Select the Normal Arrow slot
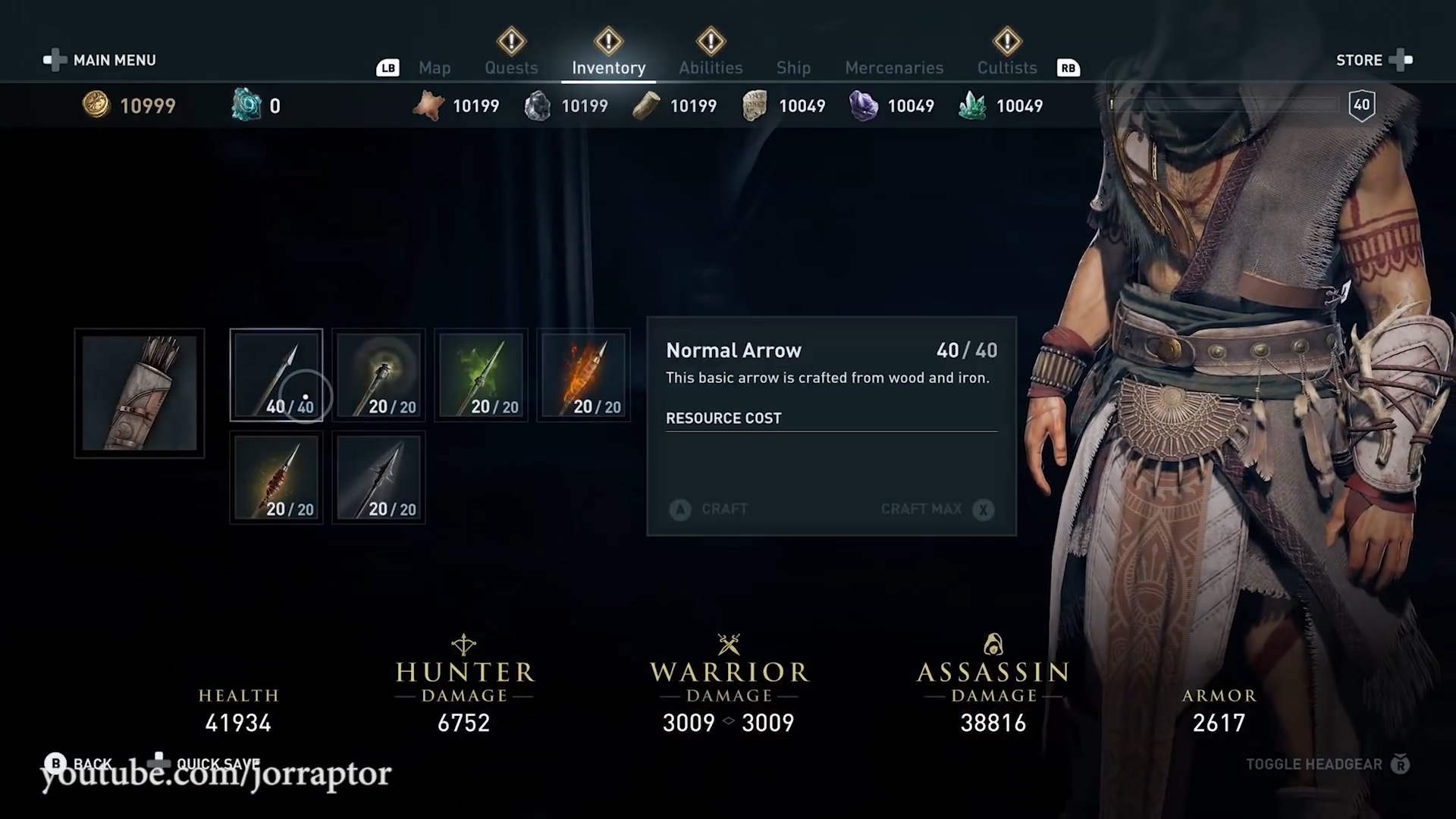Viewport: 1456px width, 819px height. tap(276, 375)
